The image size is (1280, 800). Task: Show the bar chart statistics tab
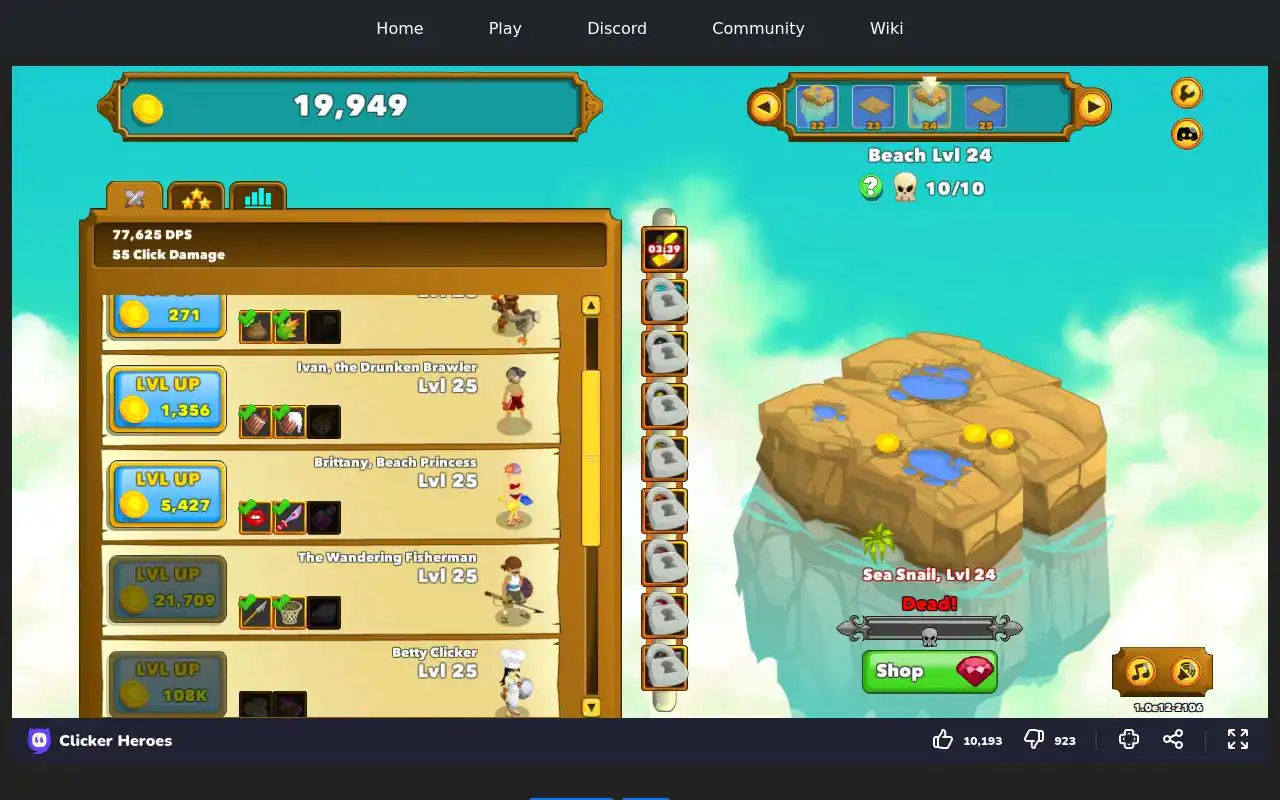point(258,198)
